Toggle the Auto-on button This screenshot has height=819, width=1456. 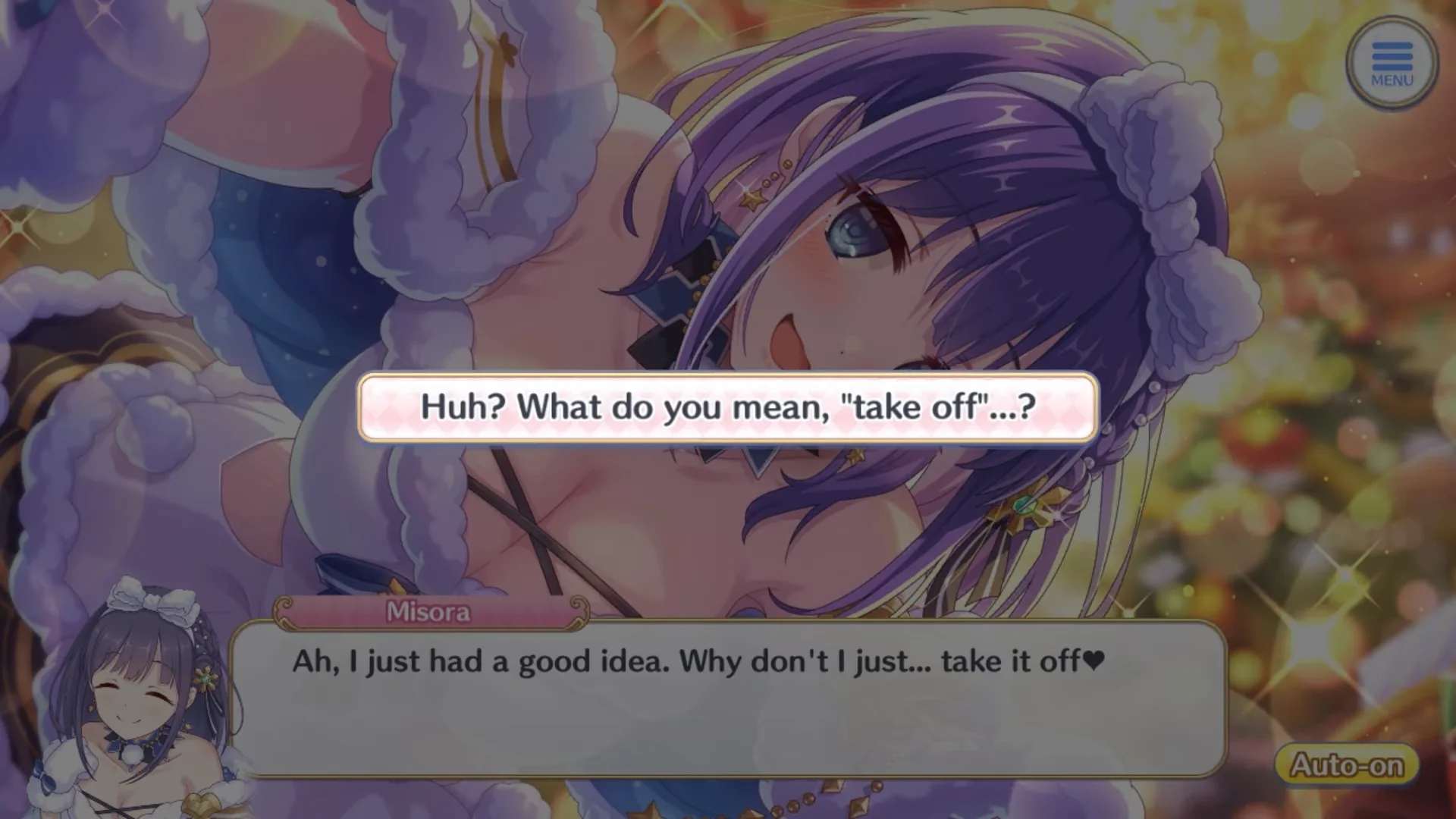tap(1347, 764)
